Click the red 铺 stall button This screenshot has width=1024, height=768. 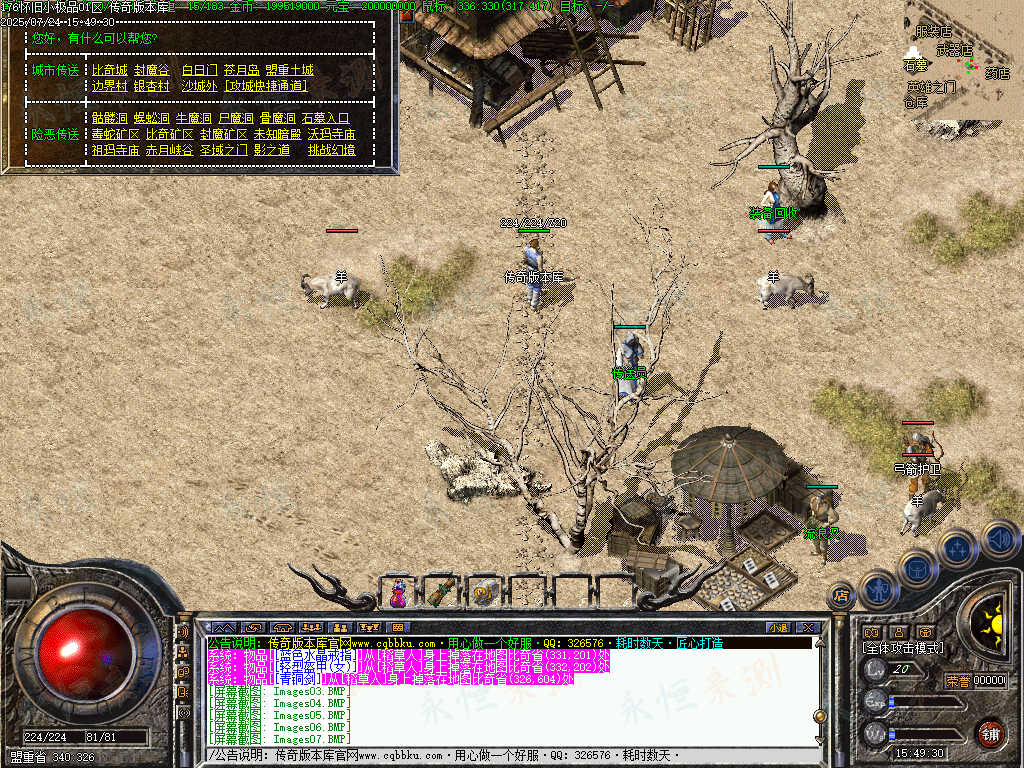990,733
